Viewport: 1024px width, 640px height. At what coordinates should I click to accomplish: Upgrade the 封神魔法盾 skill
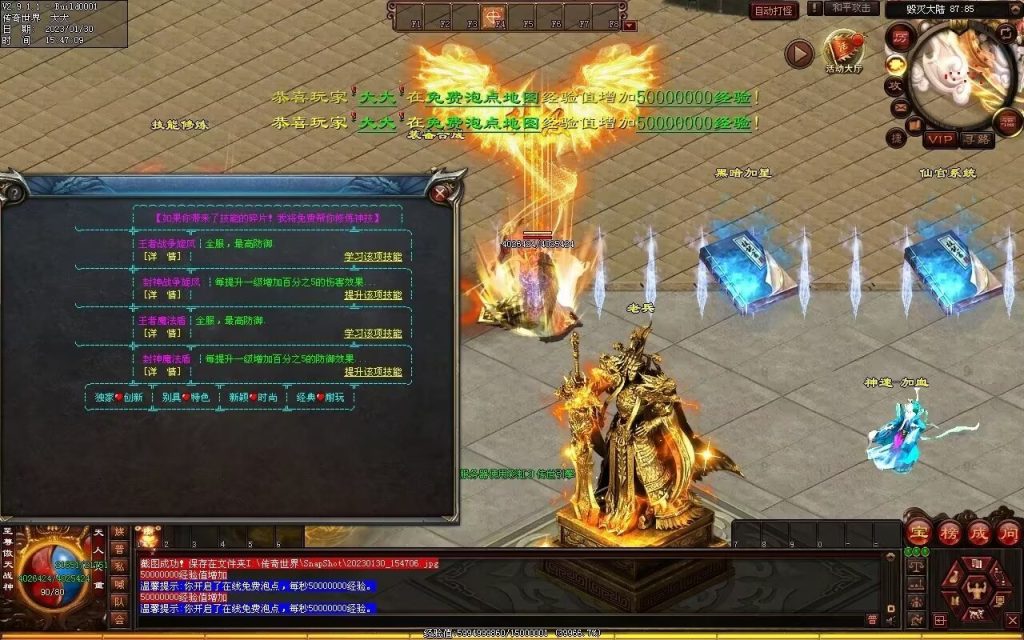373,371
